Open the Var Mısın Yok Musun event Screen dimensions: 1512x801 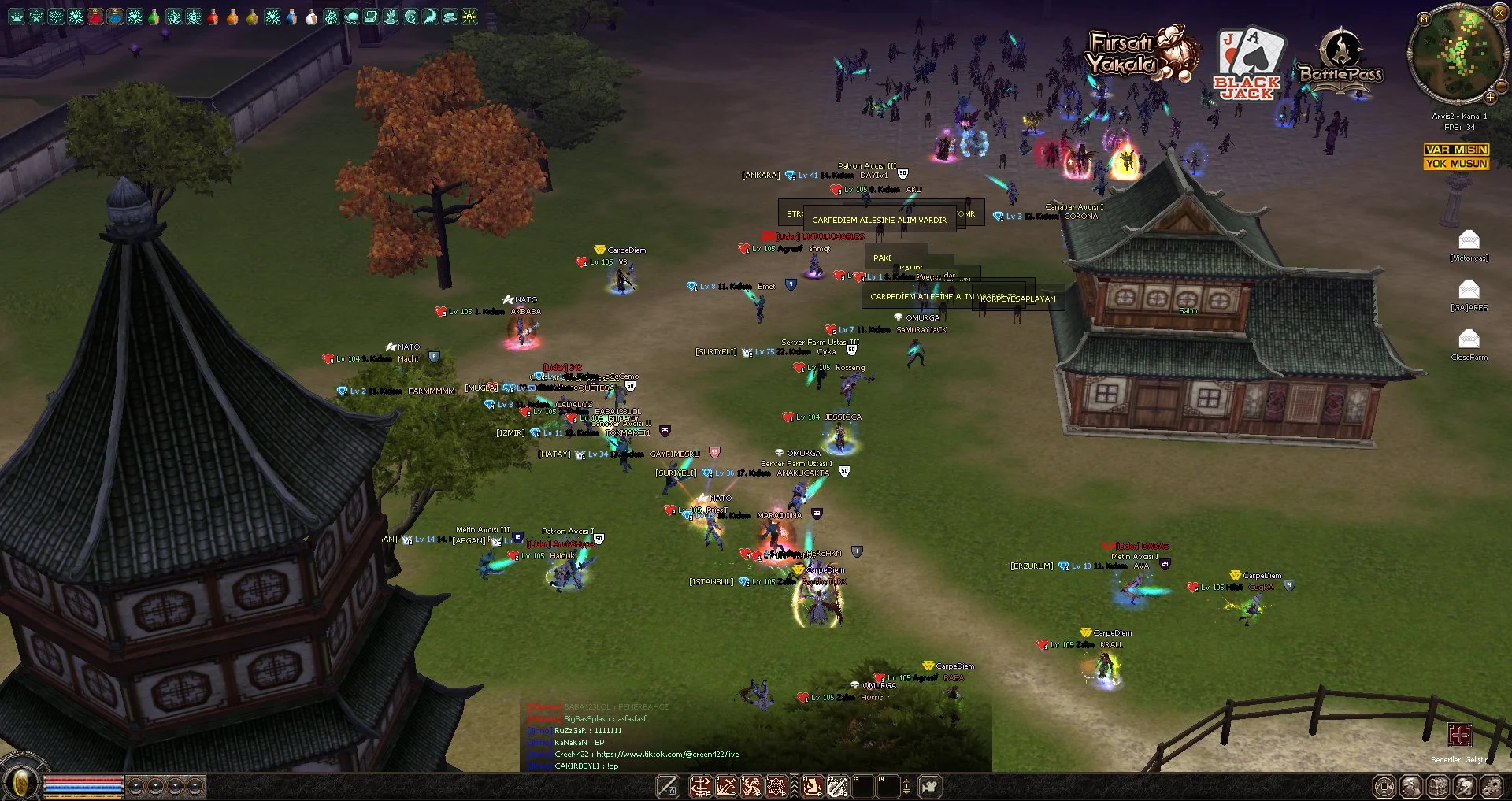(x=1456, y=156)
